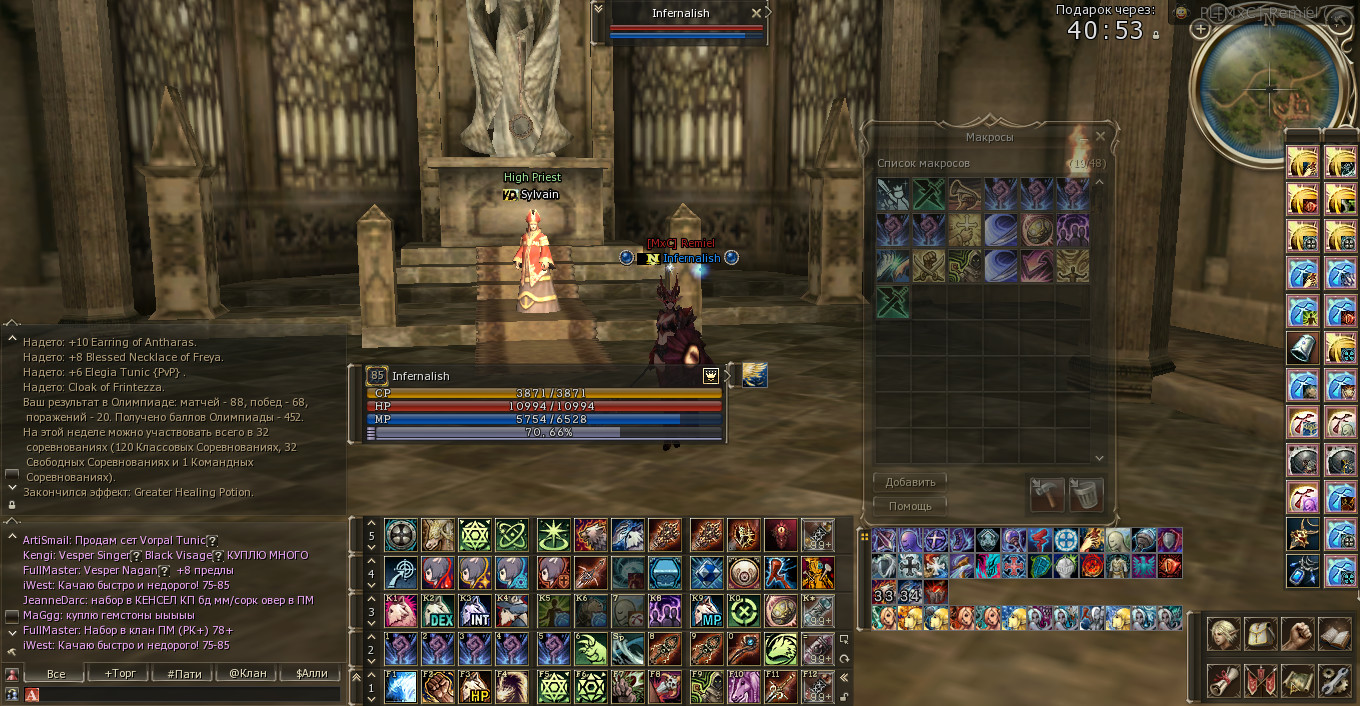Click the hammer edit icon in macros window
The height and width of the screenshot is (706, 1360).
(1047, 494)
